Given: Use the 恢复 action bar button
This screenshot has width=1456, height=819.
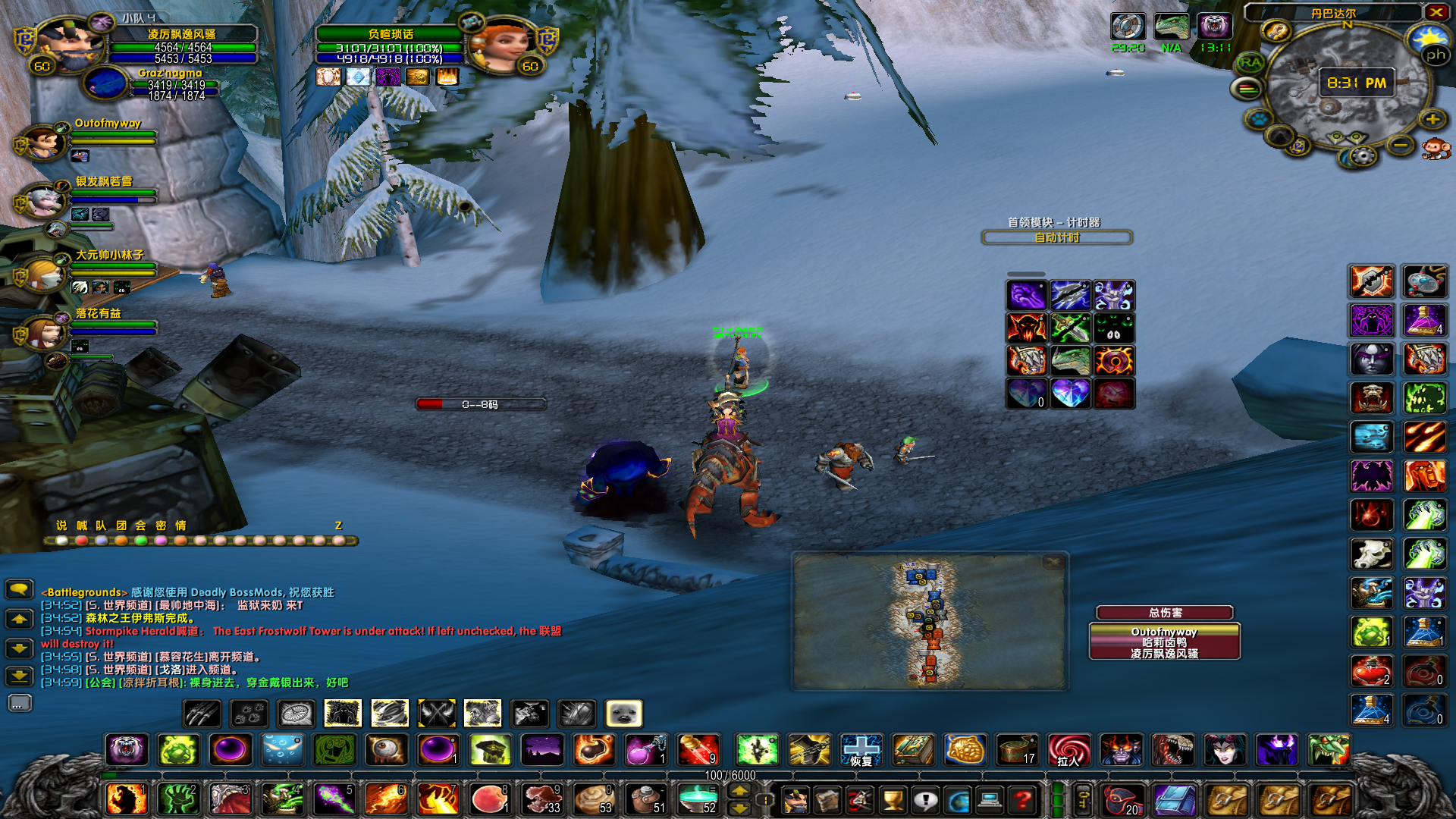Looking at the screenshot, I should coord(861,750).
